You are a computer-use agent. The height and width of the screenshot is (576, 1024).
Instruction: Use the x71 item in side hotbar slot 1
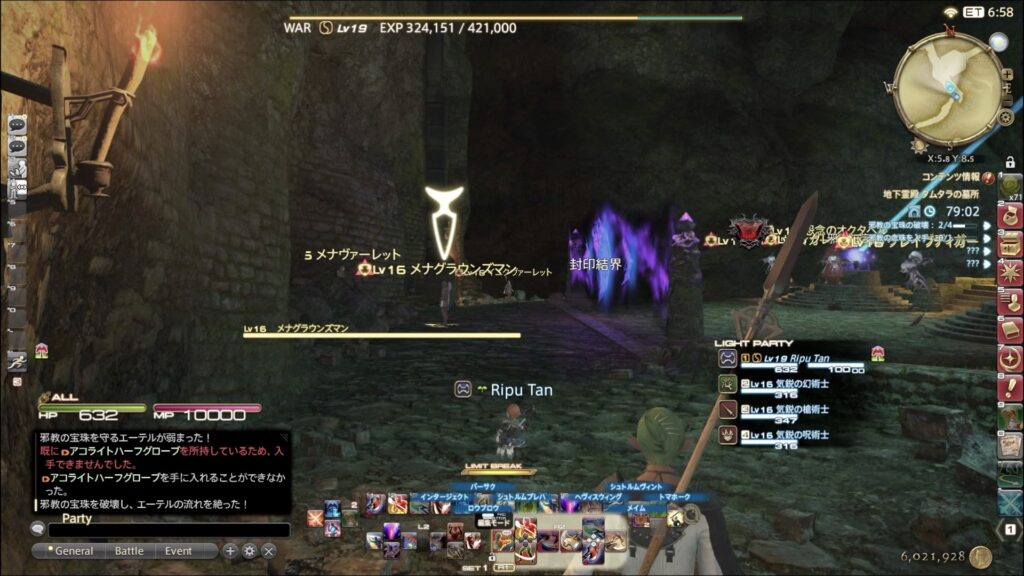[1010, 187]
